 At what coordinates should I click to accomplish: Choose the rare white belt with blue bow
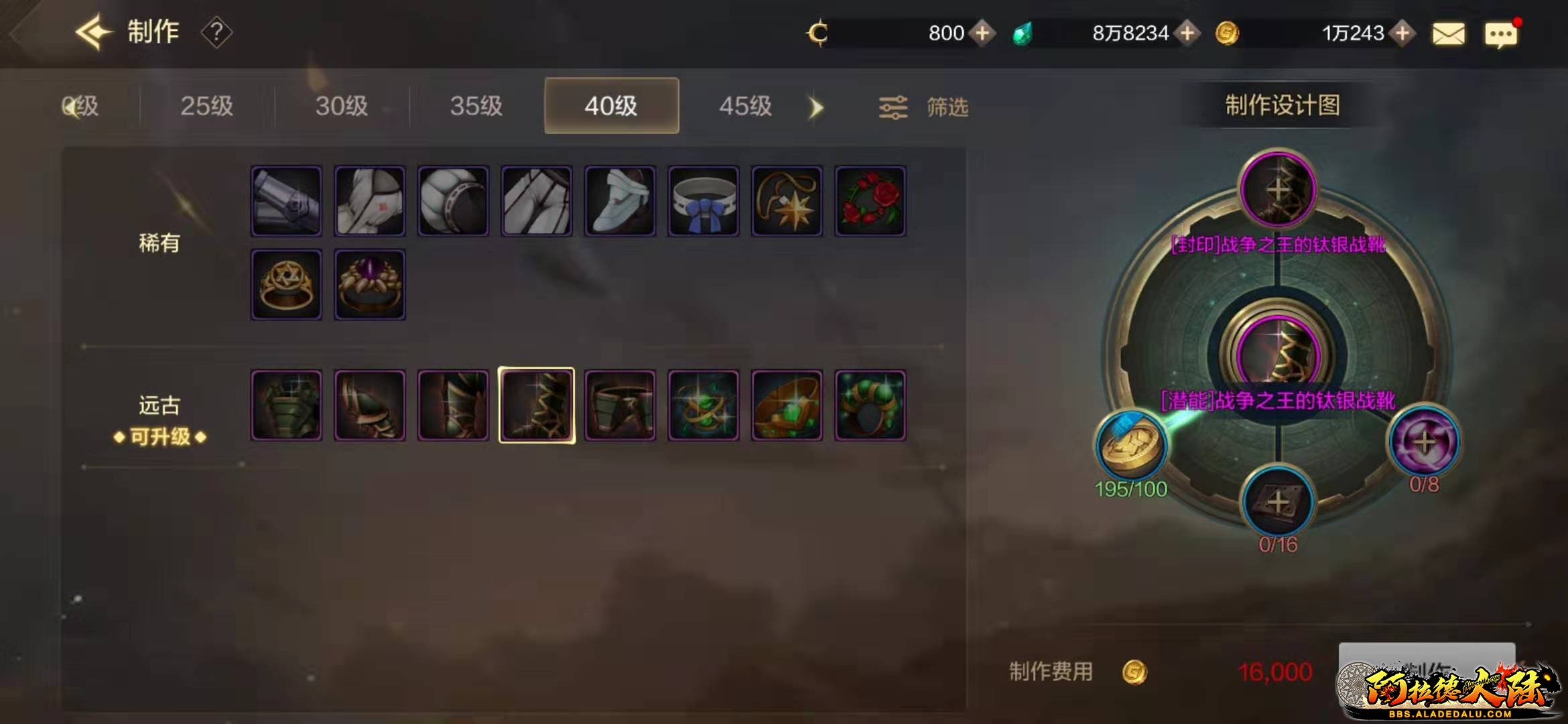(x=703, y=201)
